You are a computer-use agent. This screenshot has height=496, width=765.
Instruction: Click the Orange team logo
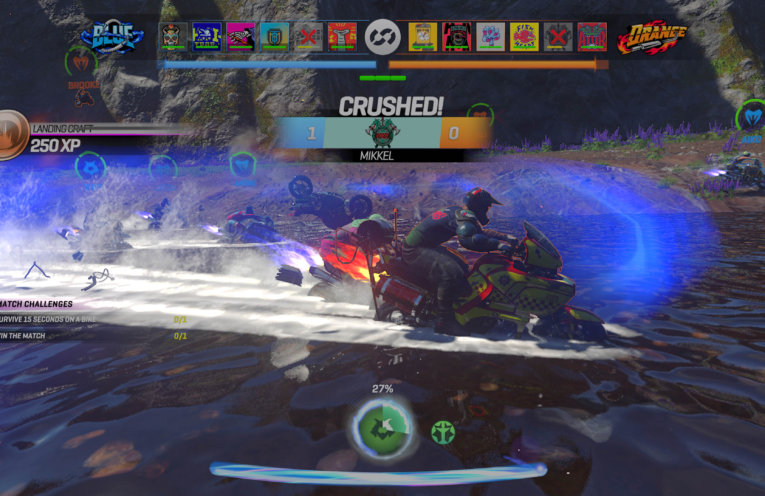pyautogui.click(x=652, y=38)
